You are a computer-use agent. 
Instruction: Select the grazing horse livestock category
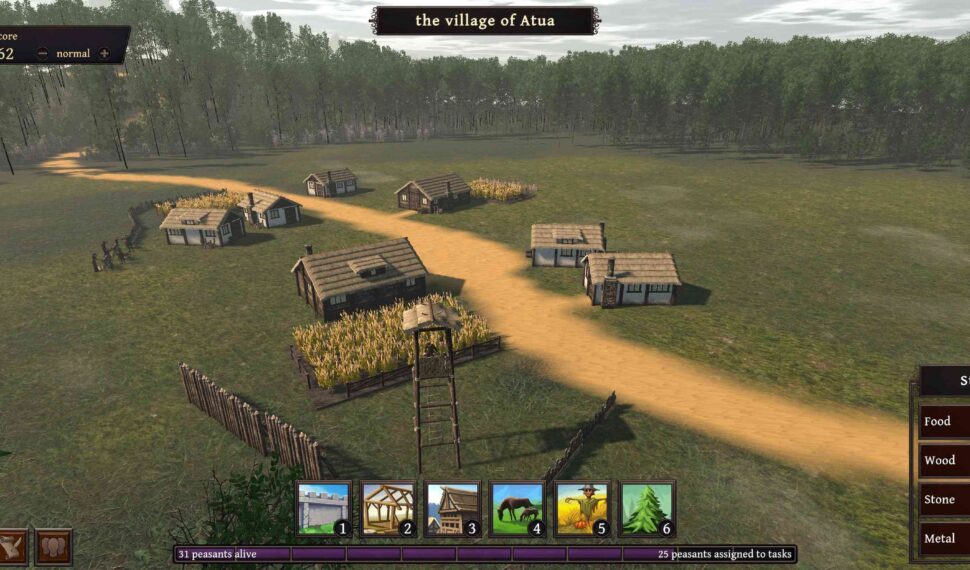pyautogui.click(x=517, y=508)
